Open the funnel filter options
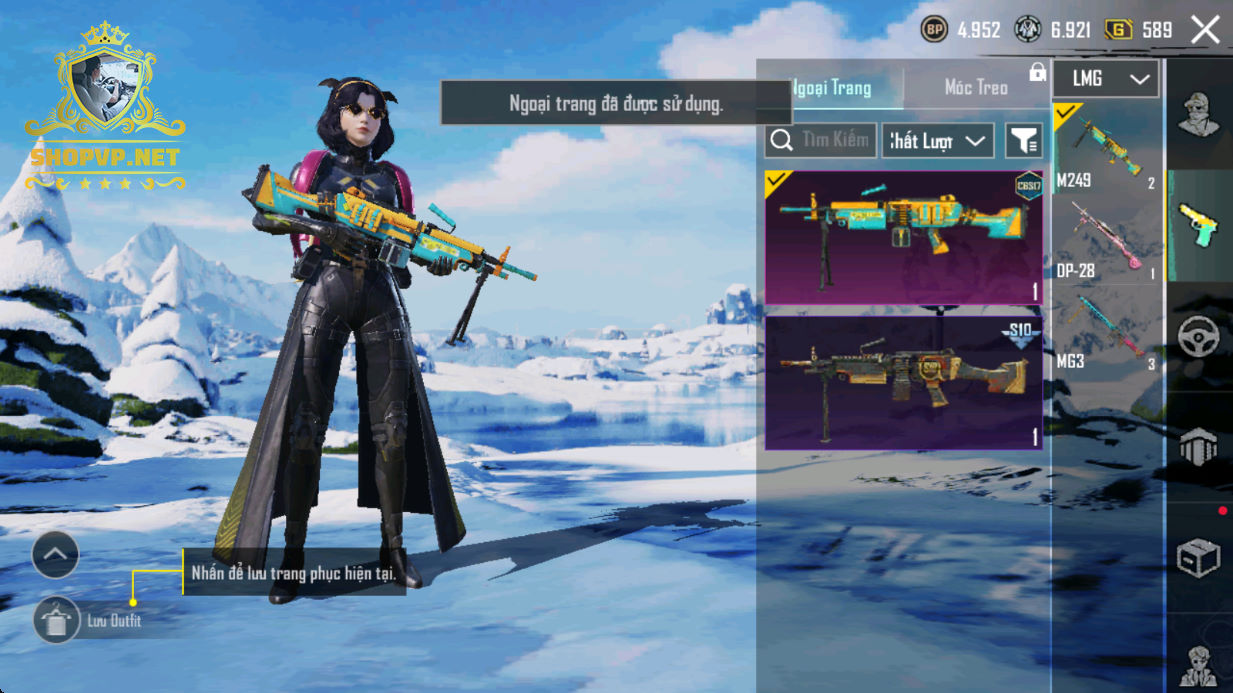1233x693 pixels. tap(1023, 141)
